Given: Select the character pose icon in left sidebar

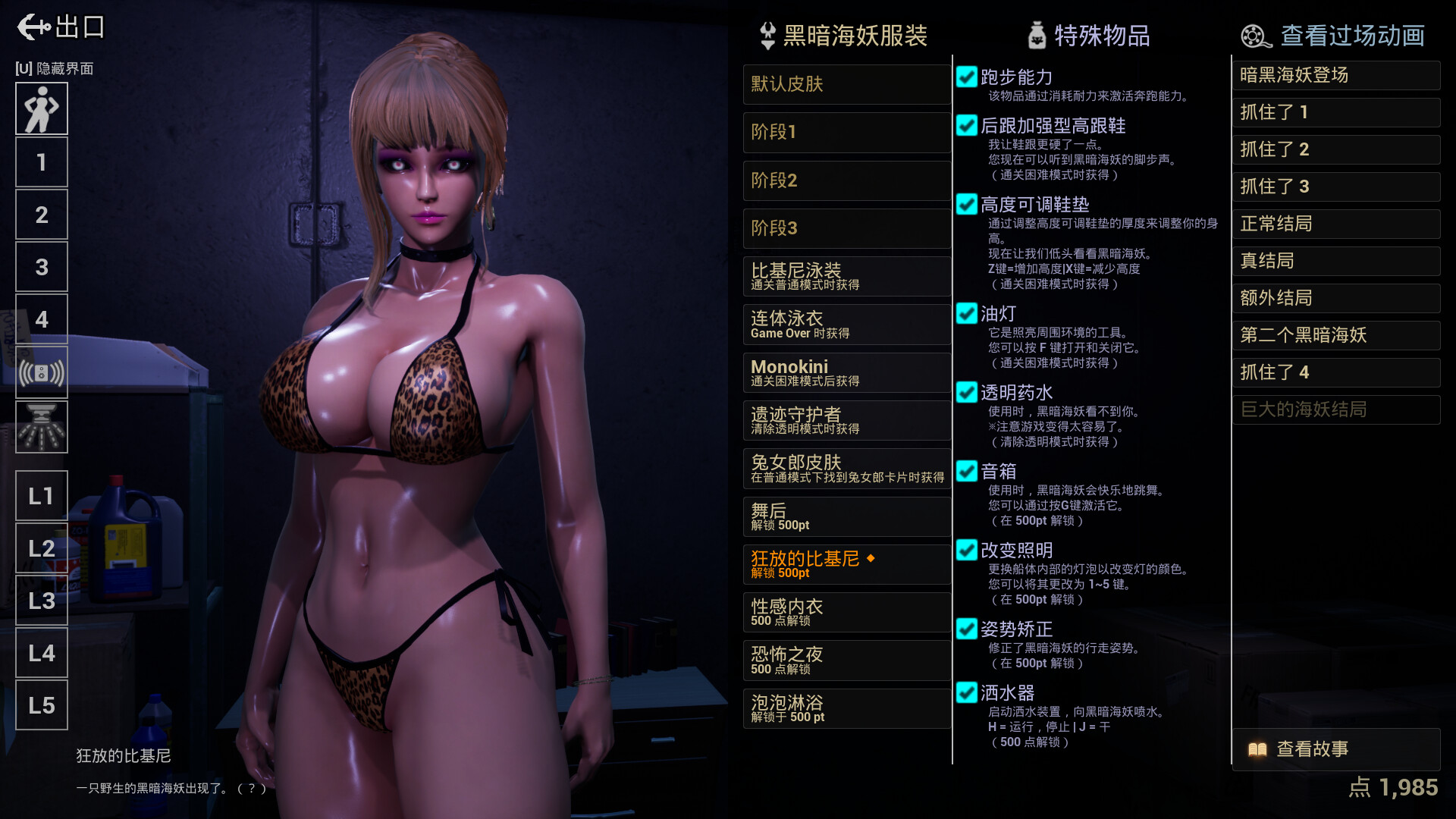Looking at the screenshot, I should 42,108.
